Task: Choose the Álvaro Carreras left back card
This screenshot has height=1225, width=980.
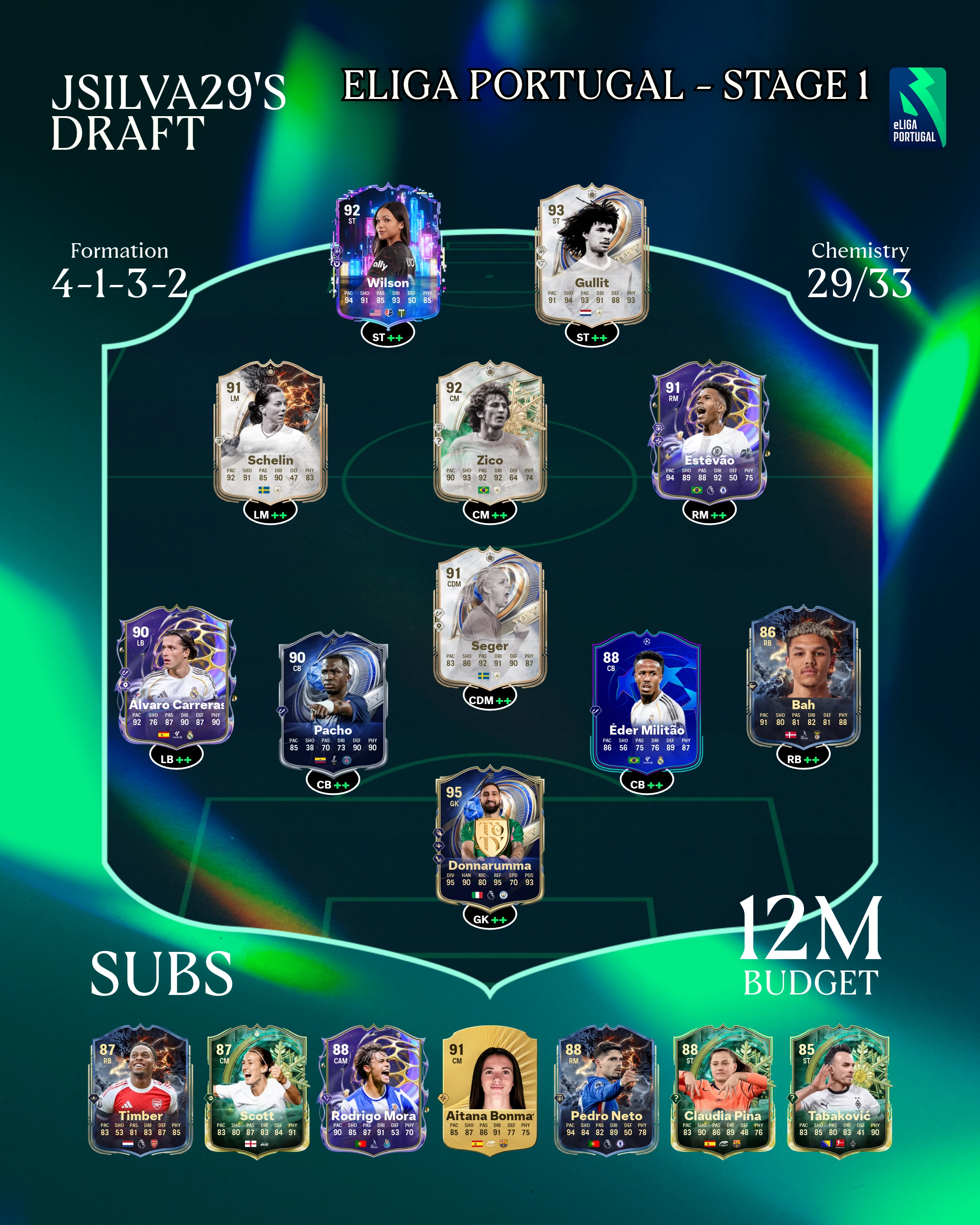Action: click(176, 676)
